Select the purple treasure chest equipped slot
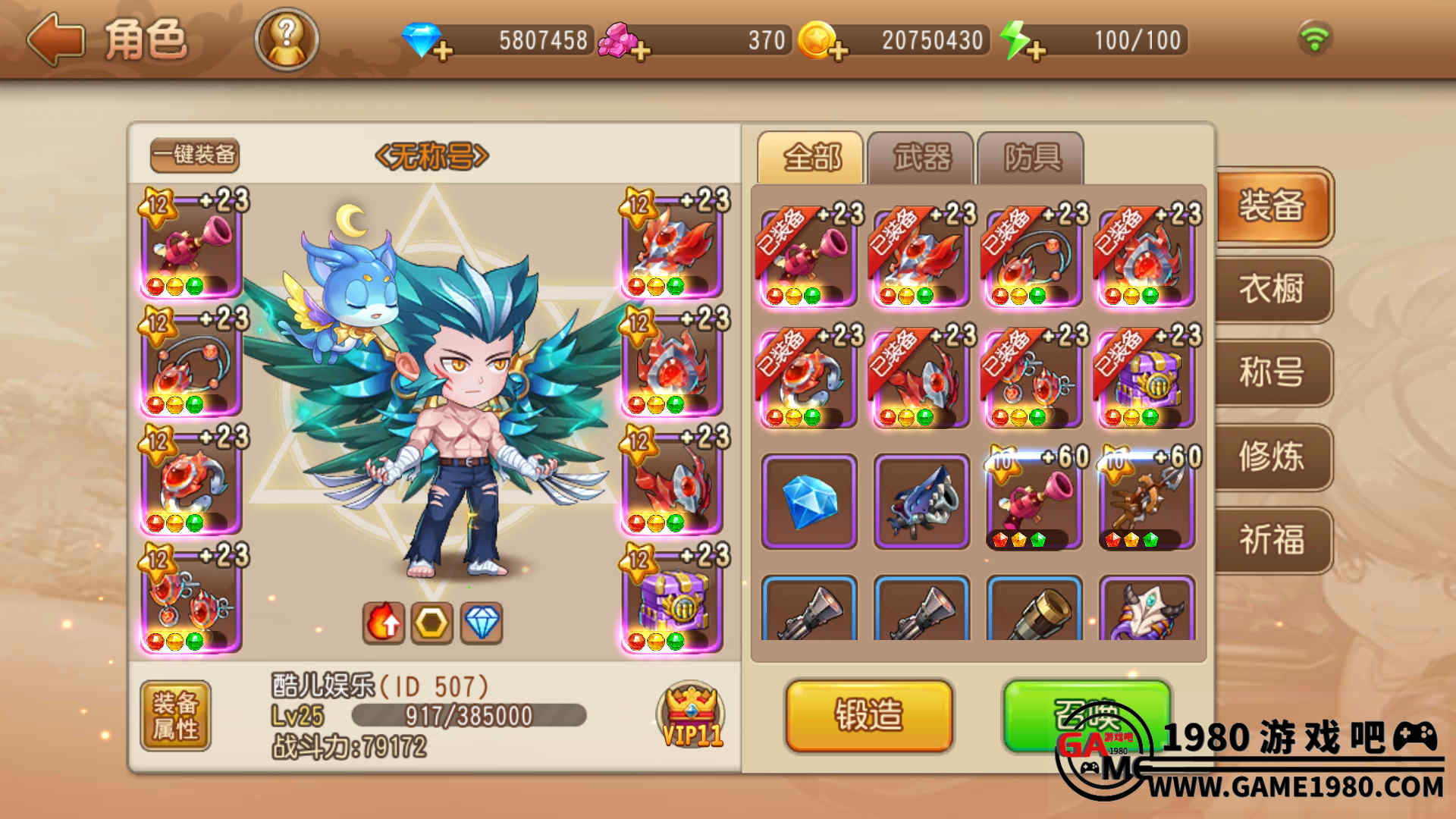Image resolution: width=1456 pixels, height=819 pixels. click(672, 599)
